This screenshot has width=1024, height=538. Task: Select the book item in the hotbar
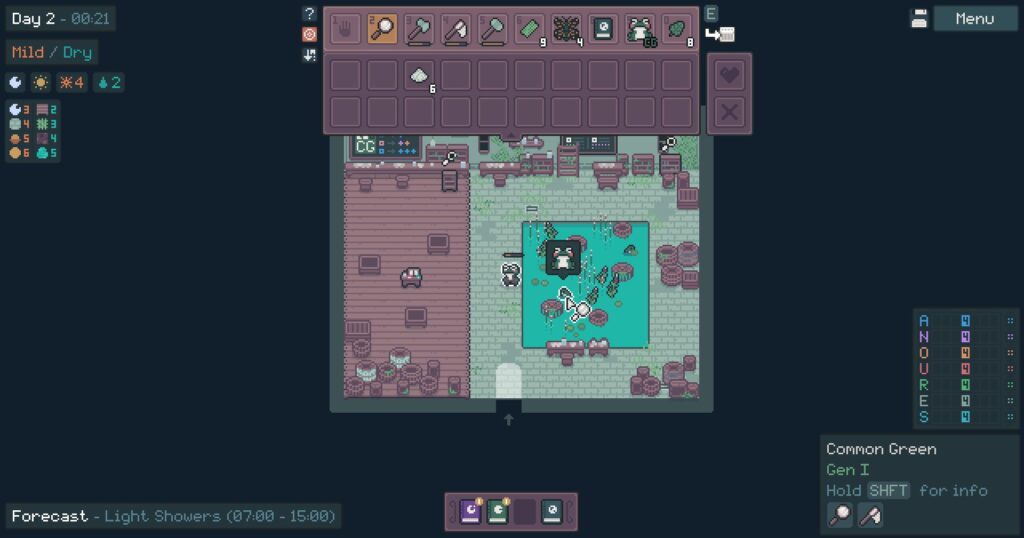pyautogui.click(x=603, y=28)
